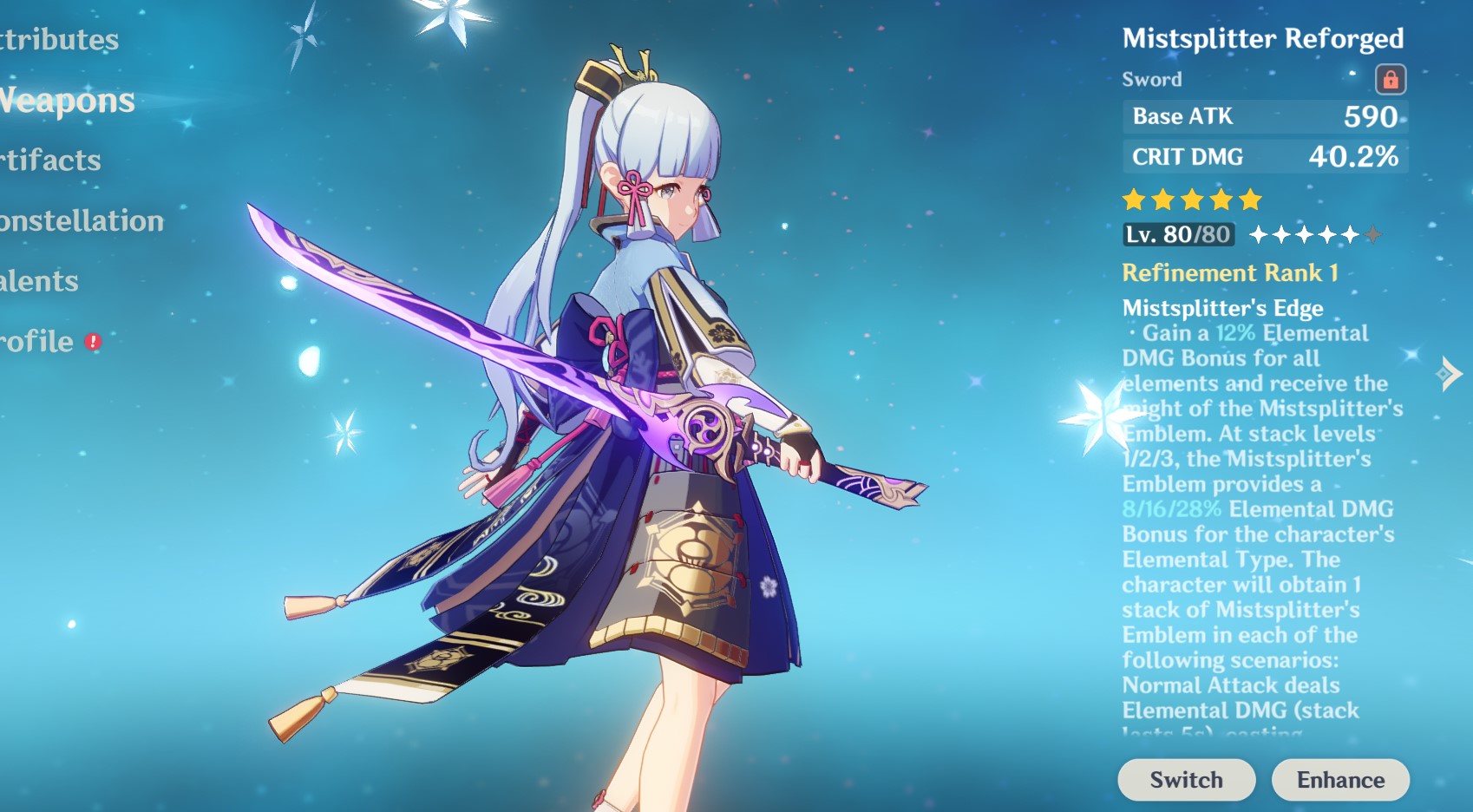Click the Switch button

(1186, 779)
